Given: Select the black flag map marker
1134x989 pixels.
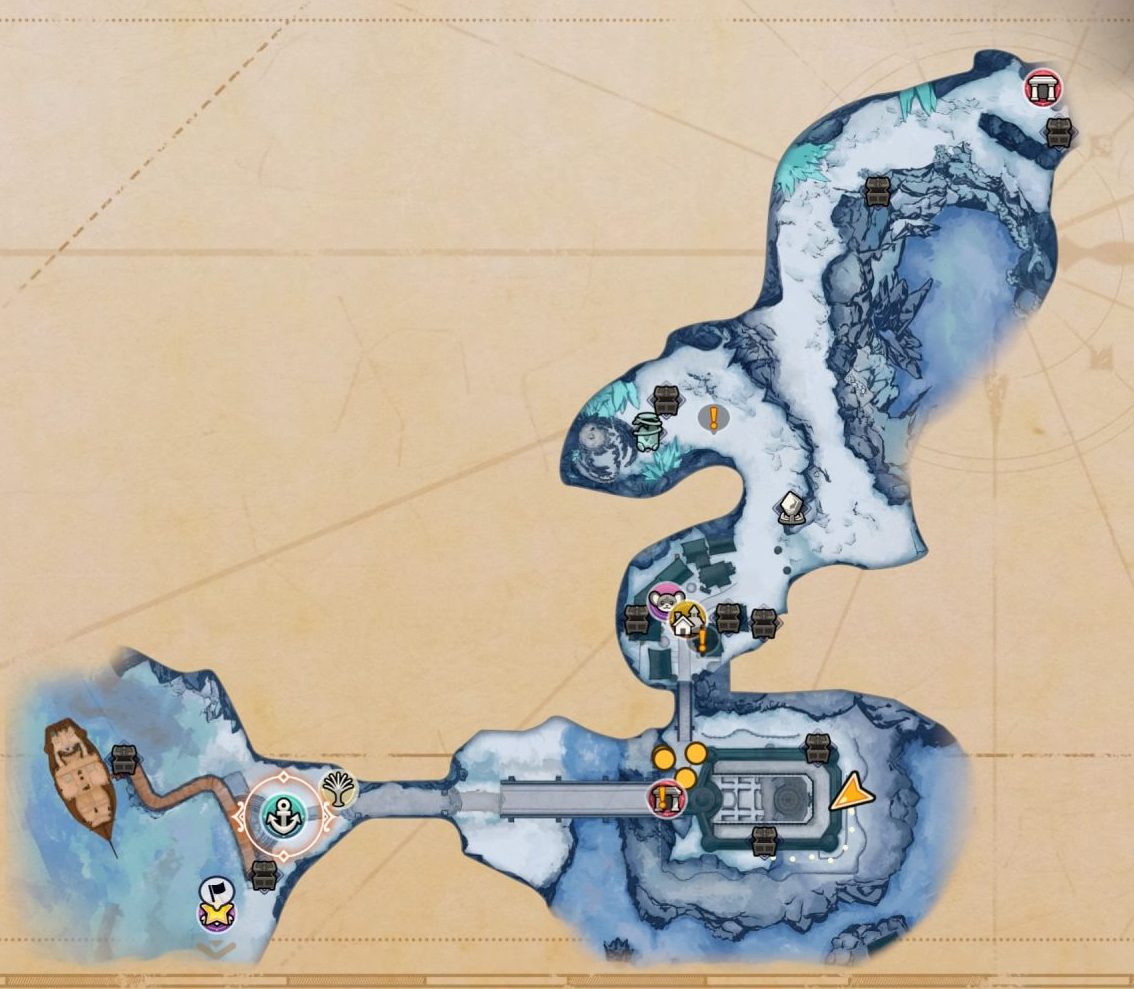Looking at the screenshot, I should pos(216,890).
